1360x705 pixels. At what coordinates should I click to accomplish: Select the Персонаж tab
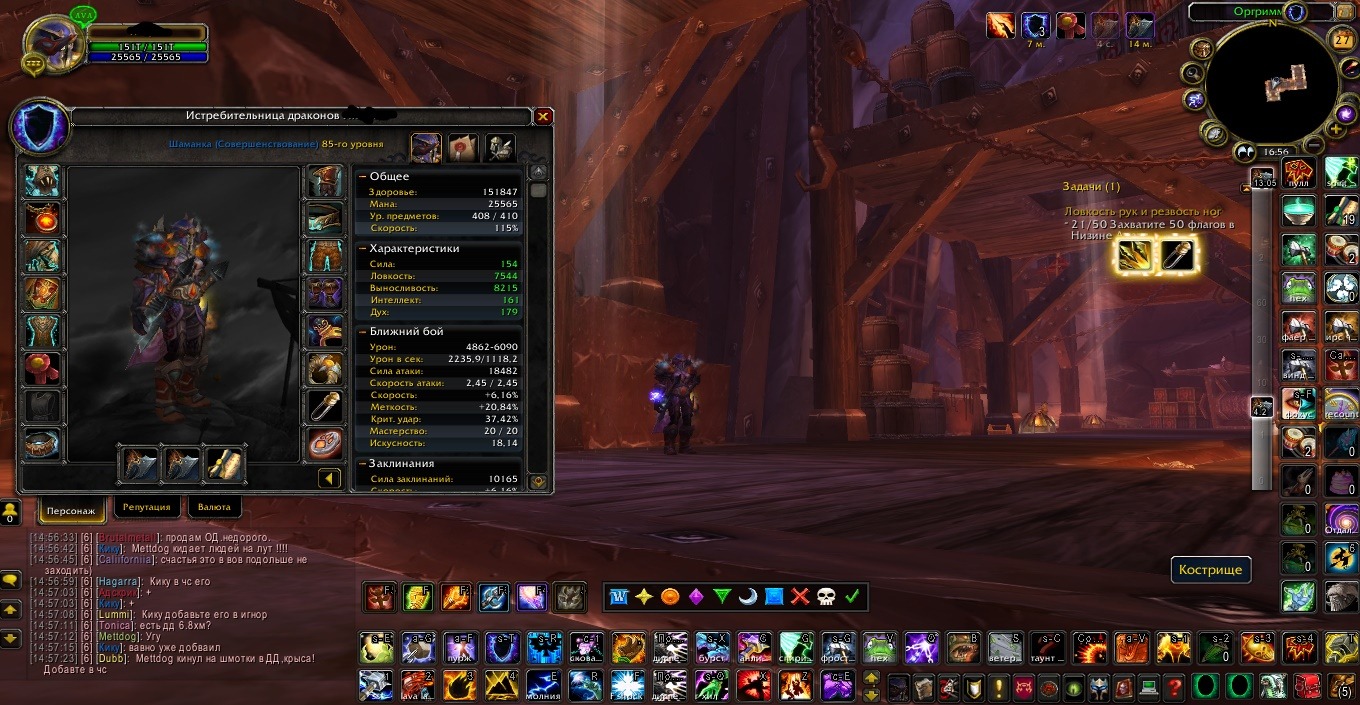[72, 510]
